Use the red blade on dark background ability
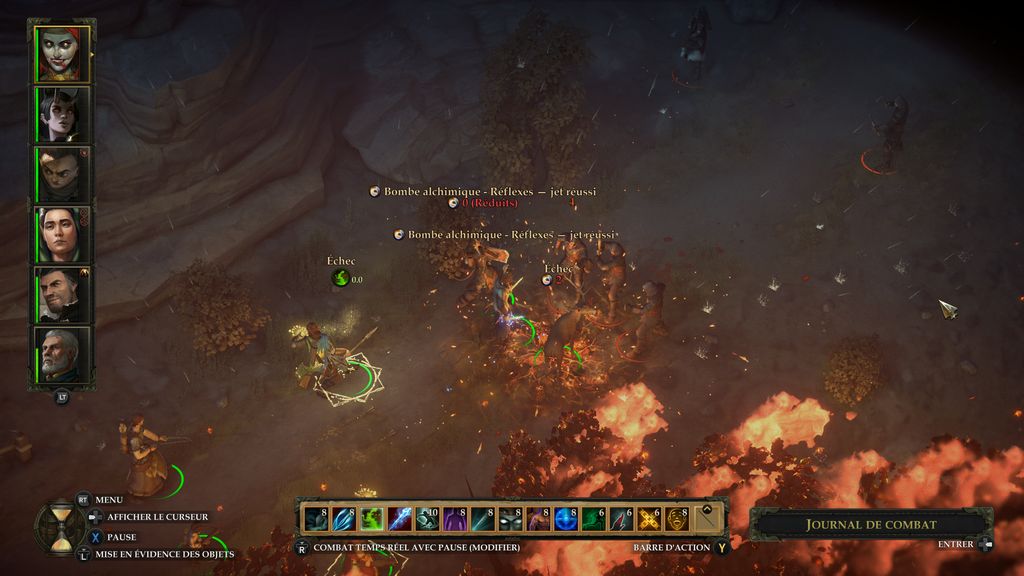This screenshot has width=1024, height=576. tap(622, 519)
